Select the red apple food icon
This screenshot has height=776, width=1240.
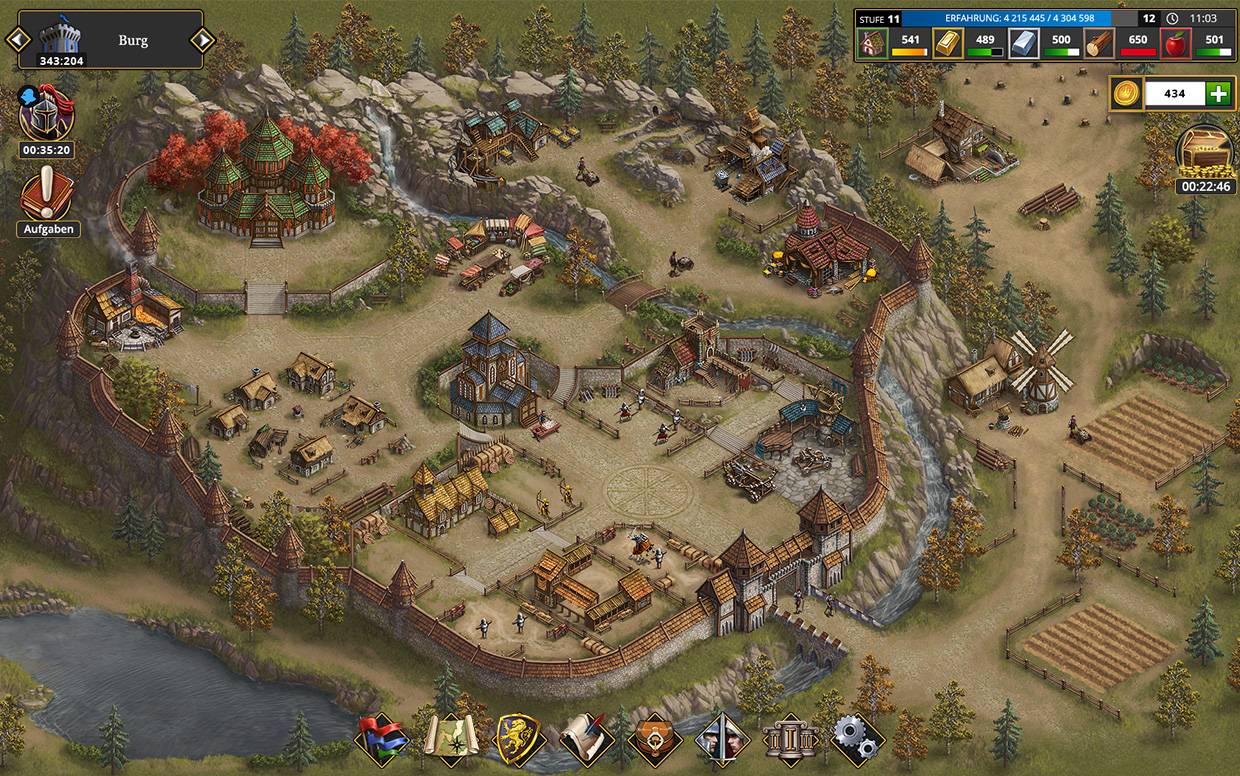1175,43
